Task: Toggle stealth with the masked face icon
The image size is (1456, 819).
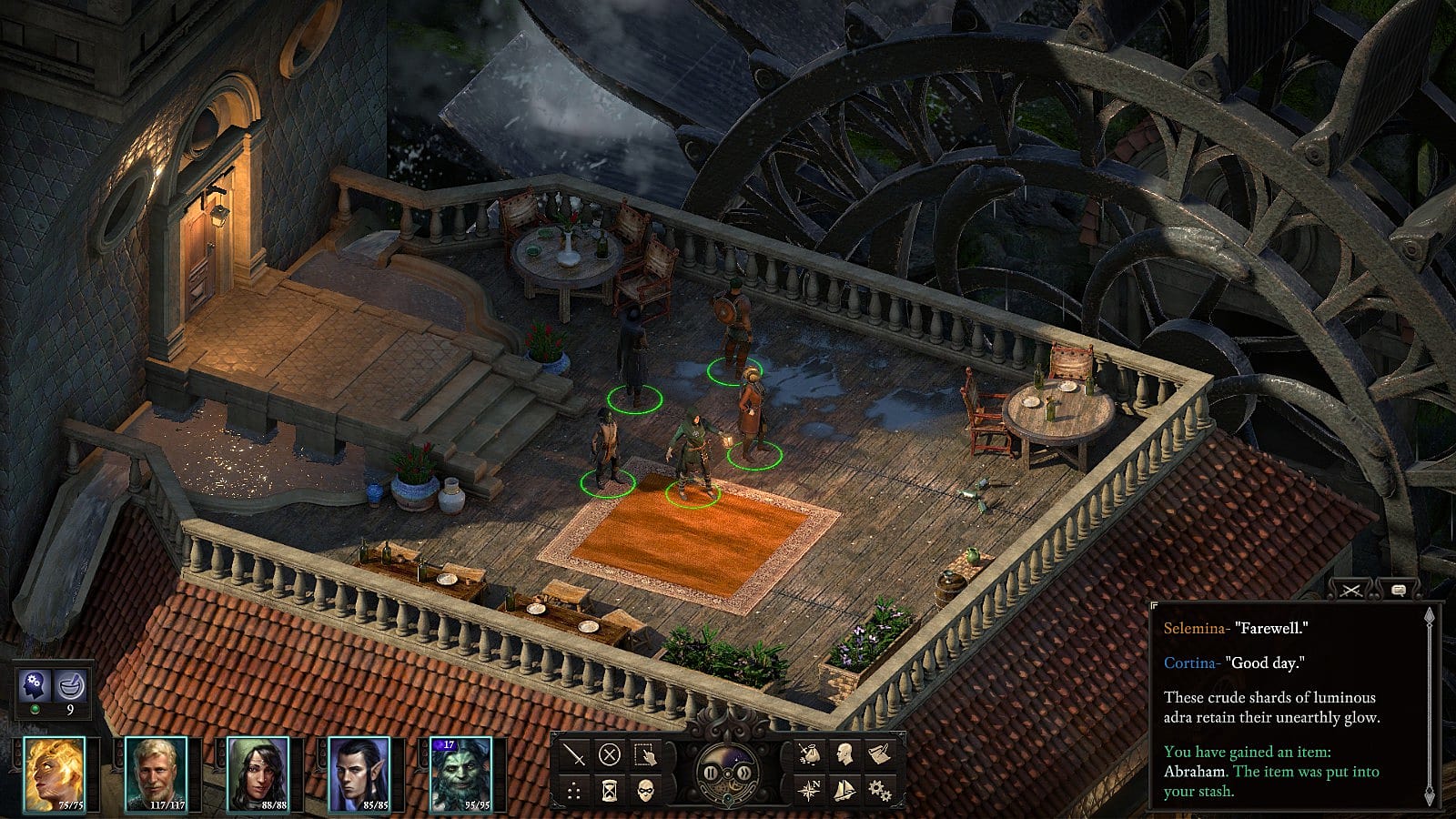Action: point(645,790)
